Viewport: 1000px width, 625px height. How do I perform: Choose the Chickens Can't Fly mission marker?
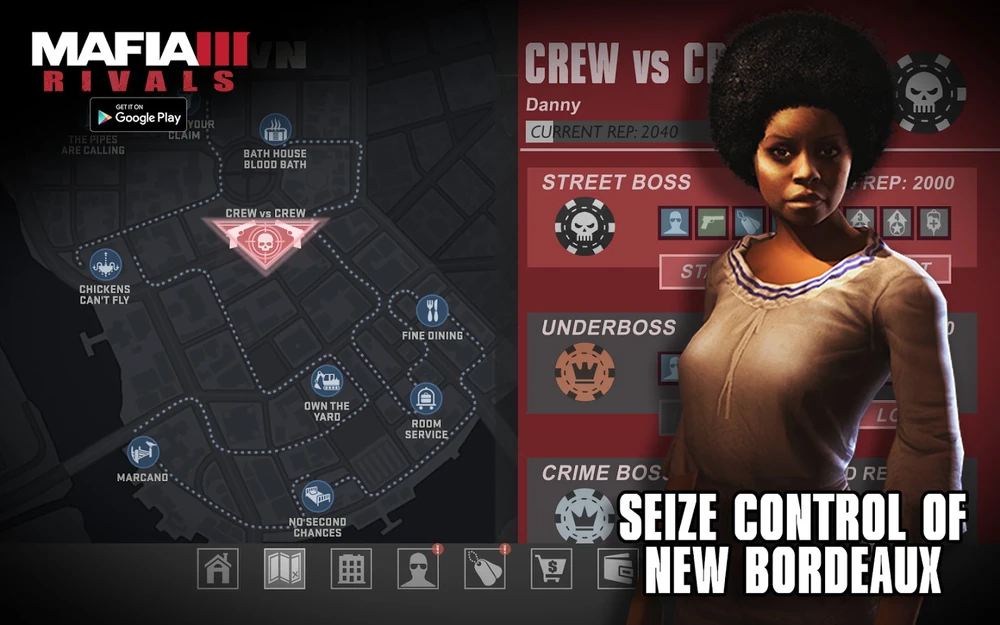(105, 265)
